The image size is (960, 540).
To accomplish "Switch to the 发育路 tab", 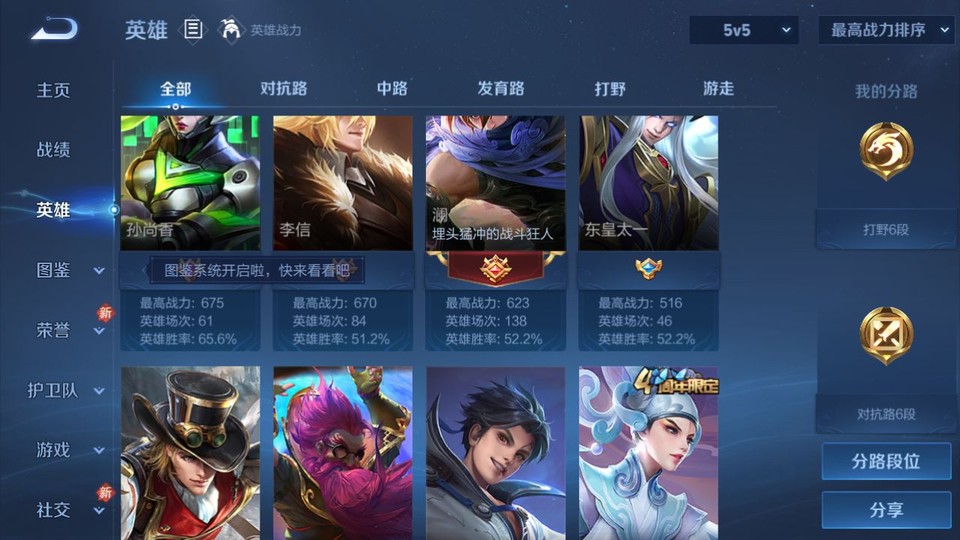I will (501, 89).
